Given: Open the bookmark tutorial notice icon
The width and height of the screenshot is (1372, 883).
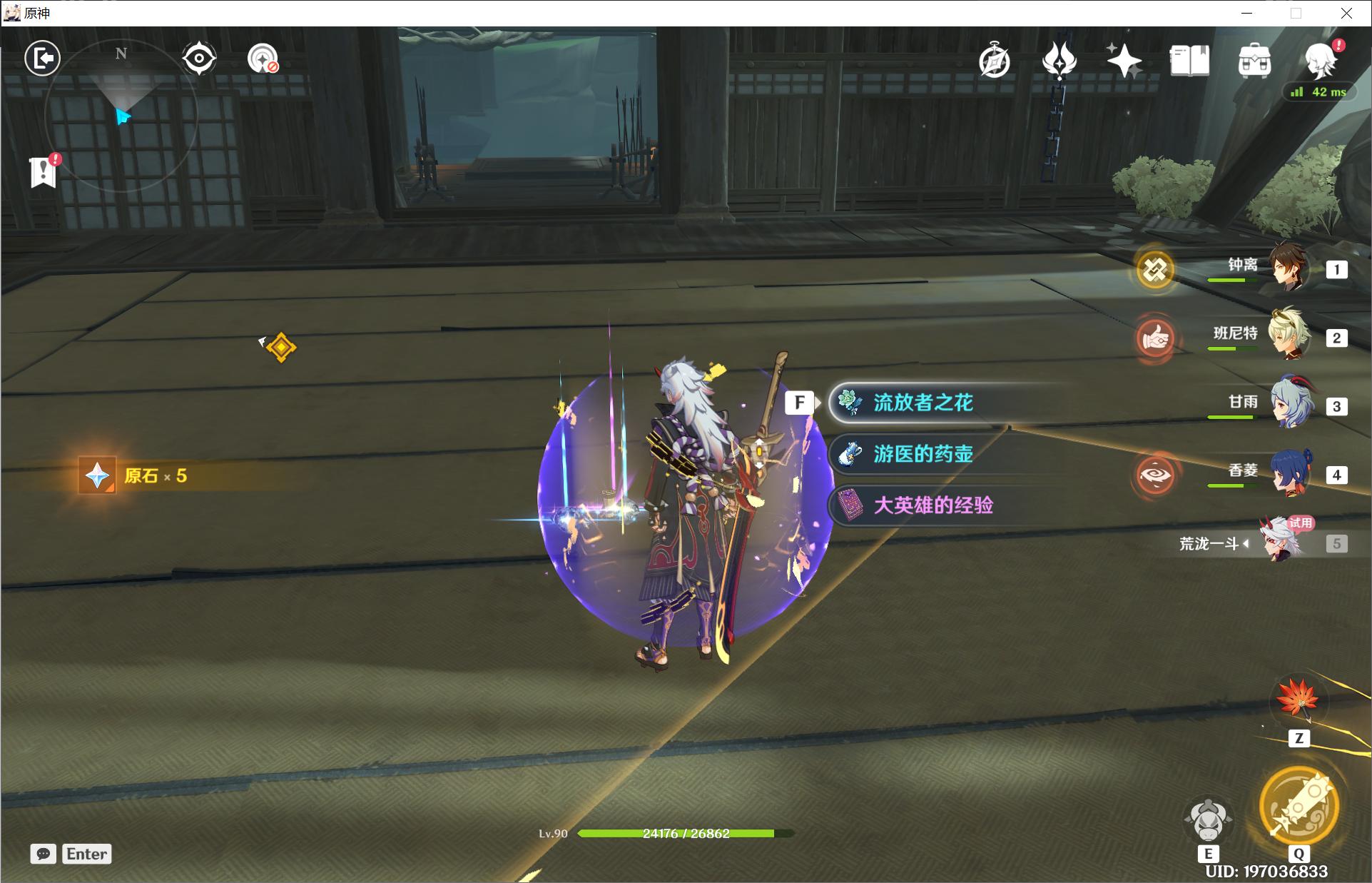Looking at the screenshot, I should (44, 171).
